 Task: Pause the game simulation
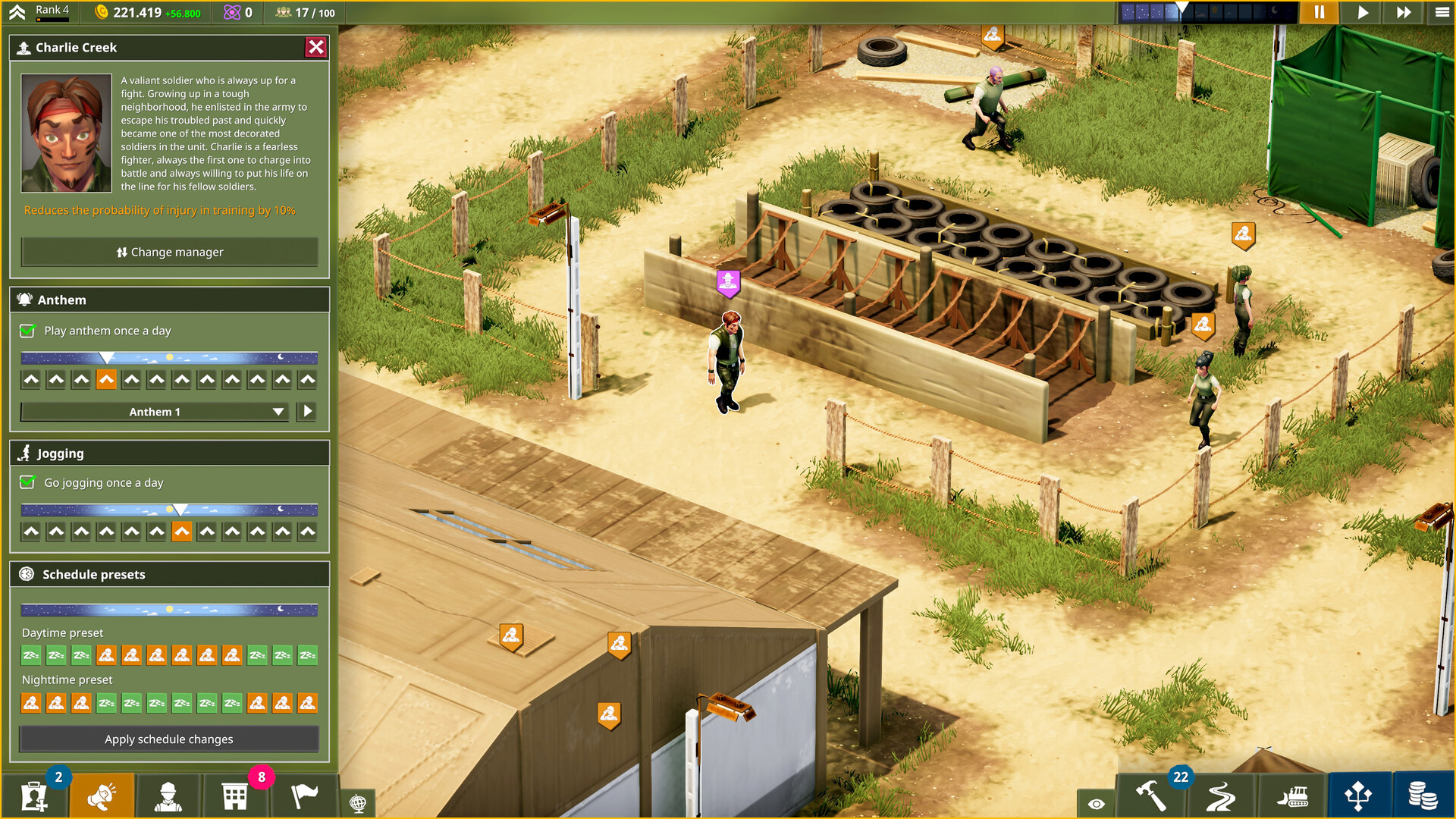[x=1319, y=12]
